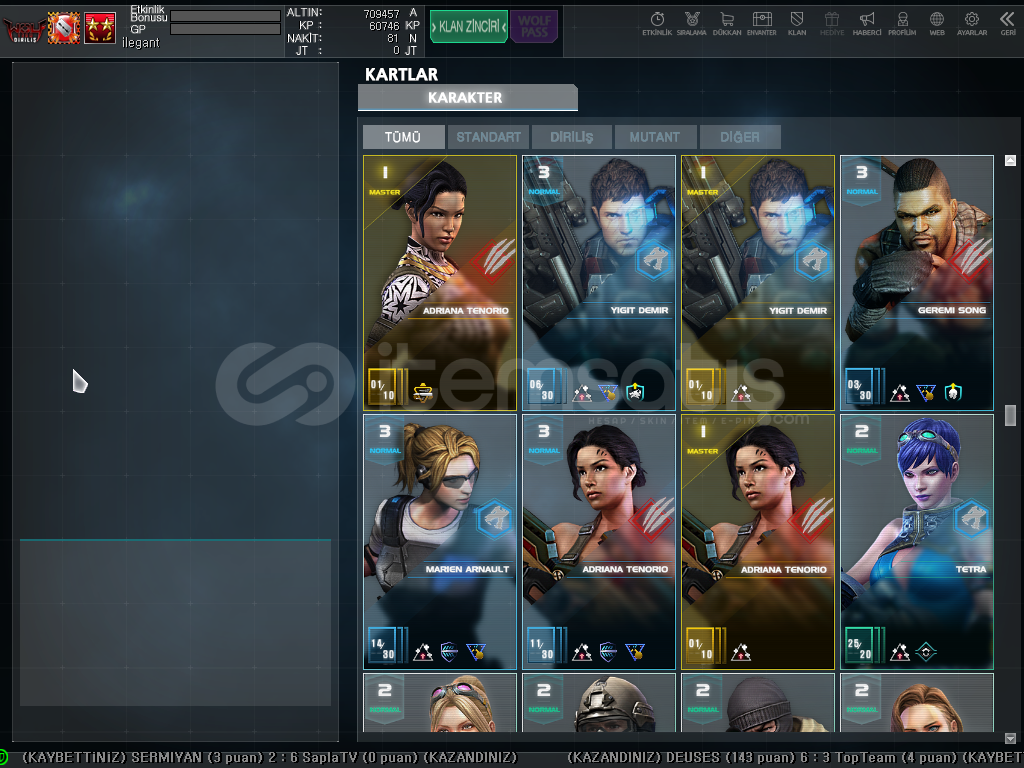1024x768 pixels.
Task: Choose the Marien Arnault character card
Action: click(x=440, y=541)
